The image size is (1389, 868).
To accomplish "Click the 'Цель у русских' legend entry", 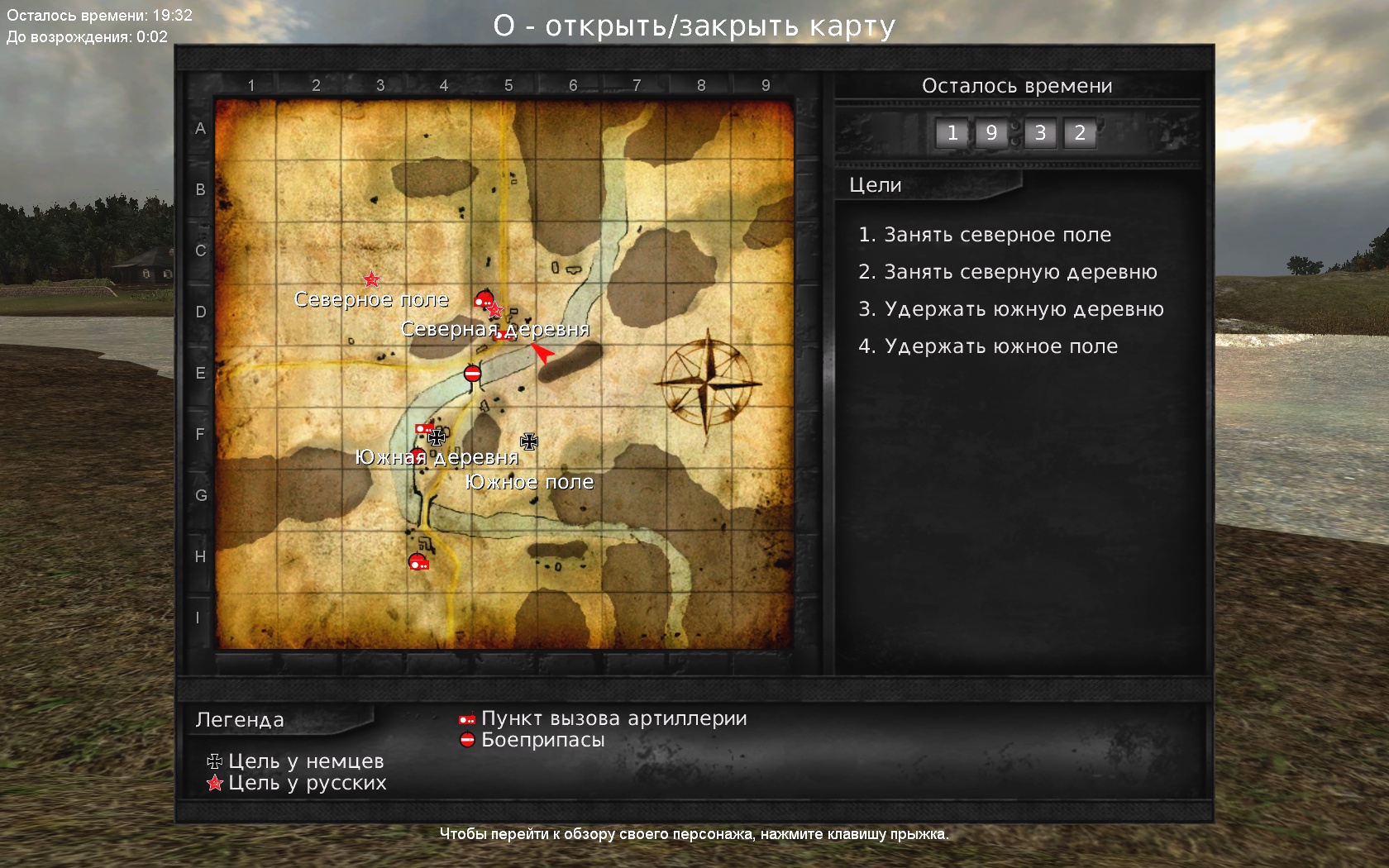I will [298, 783].
